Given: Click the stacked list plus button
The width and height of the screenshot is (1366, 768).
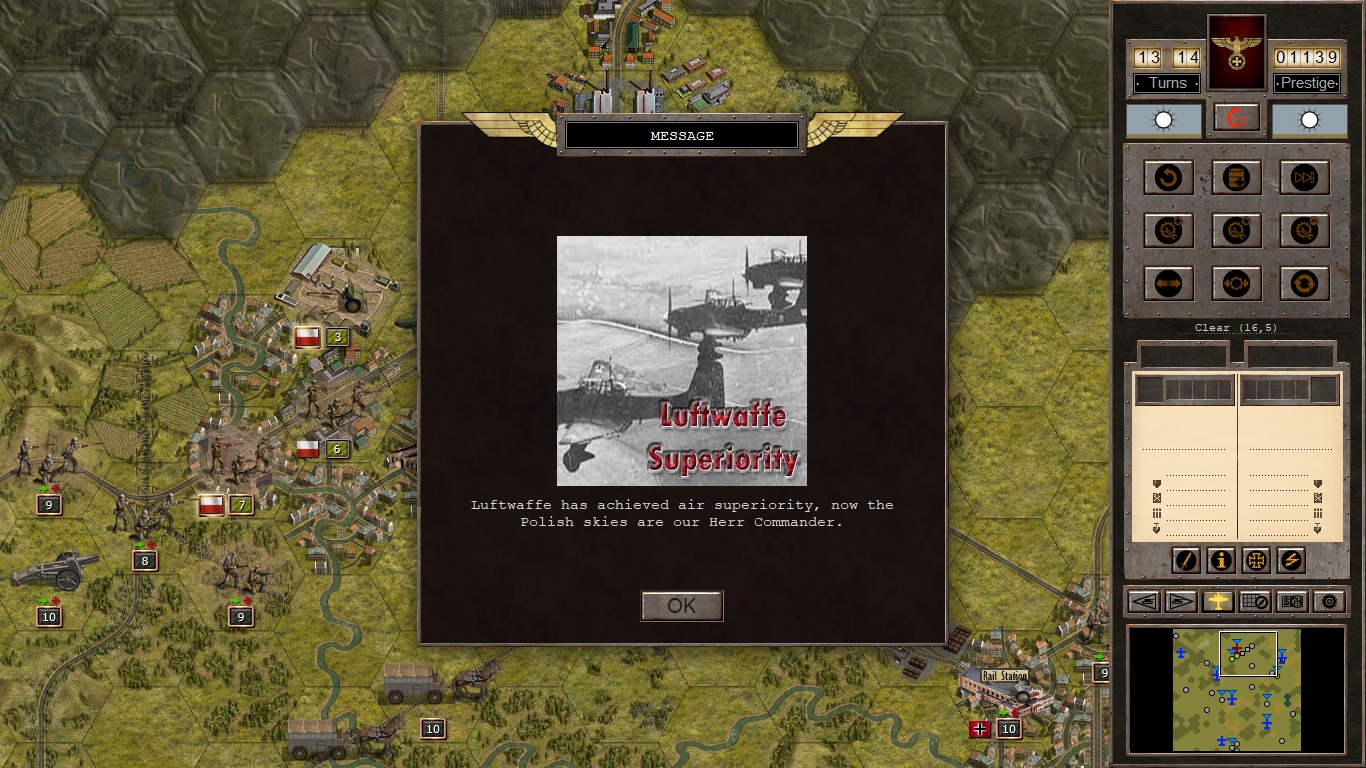Looking at the screenshot, I should click(1236, 178).
